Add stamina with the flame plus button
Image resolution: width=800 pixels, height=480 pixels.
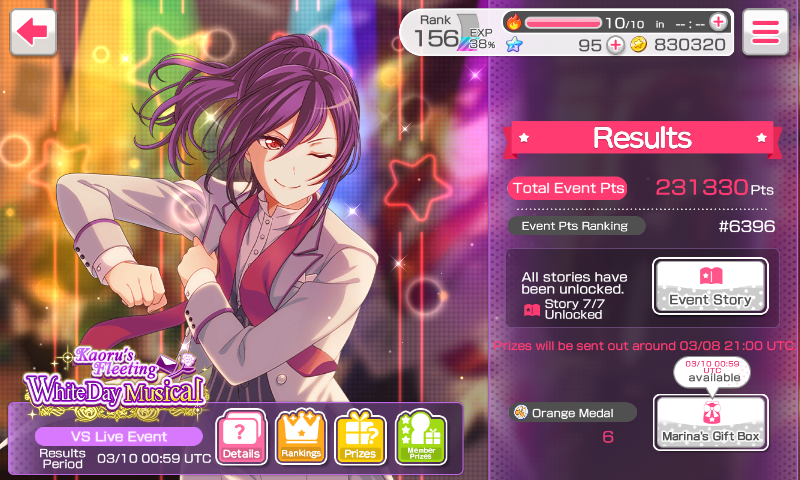(x=718, y=22)
